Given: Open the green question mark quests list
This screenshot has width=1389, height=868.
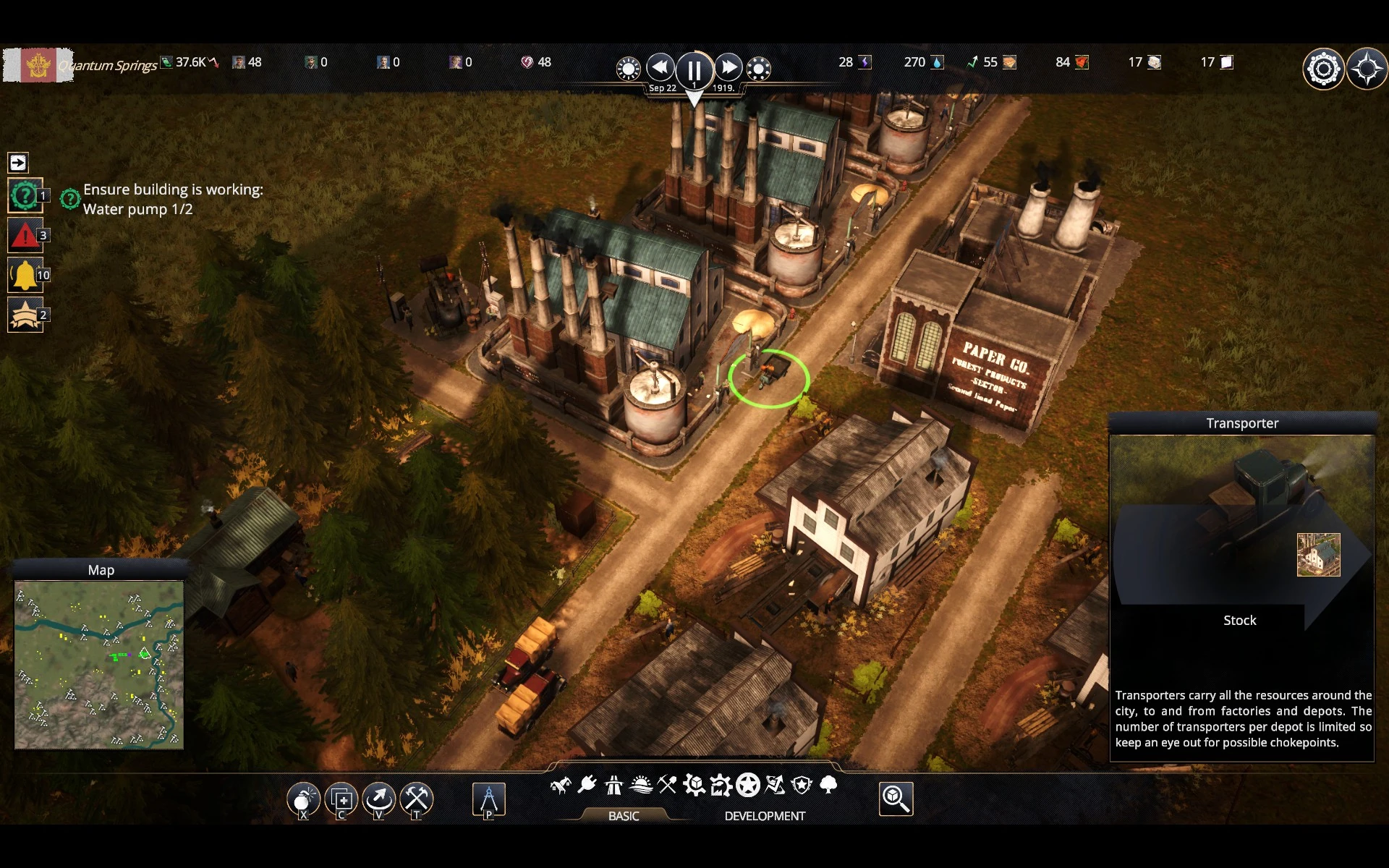Looking at the screenshot, I should point(25,195).
